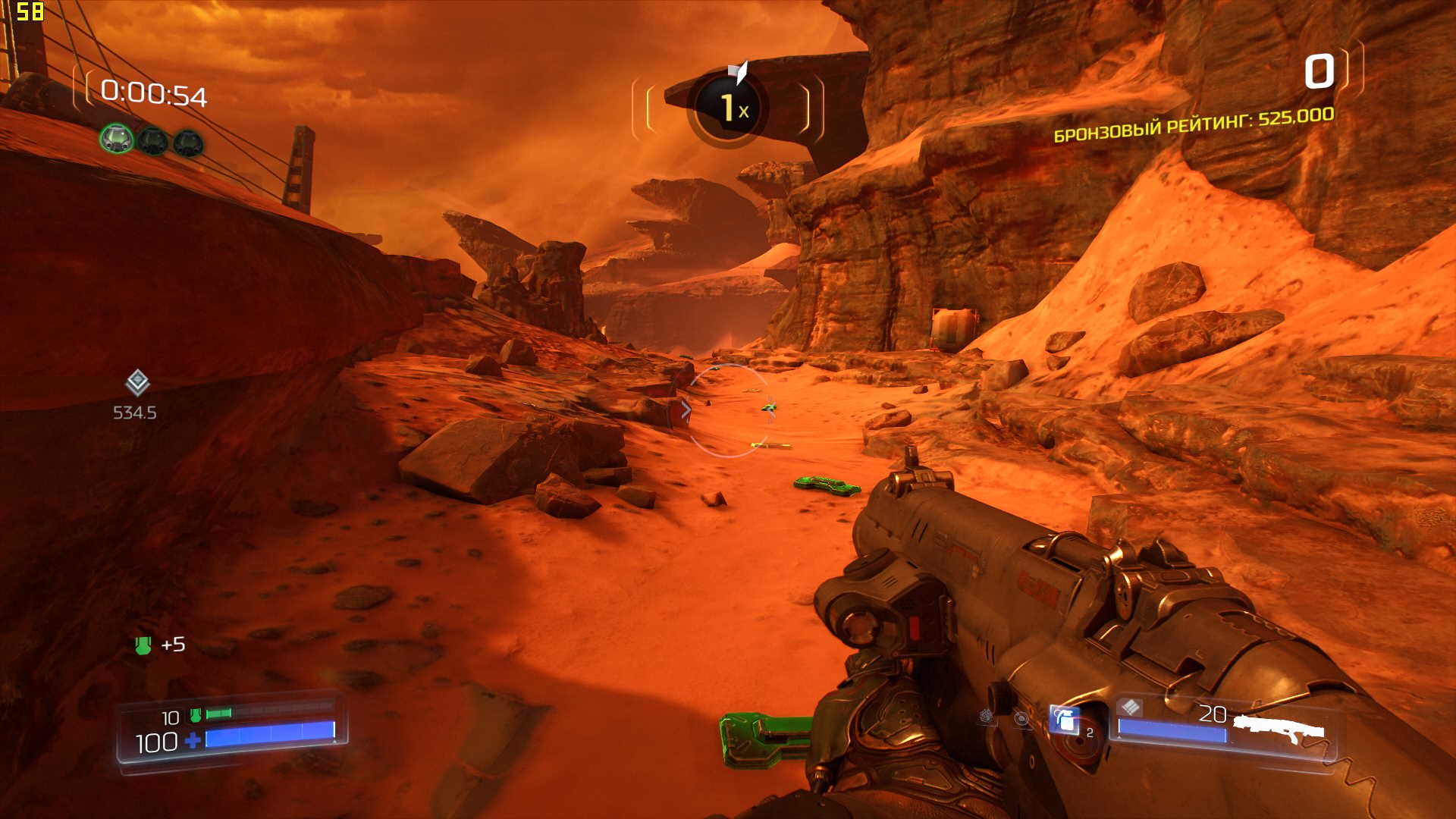Image resolution: width=1456 pixels, height=819 pixels.
Task: Click the blue health cross icon
Action: (x=193, y=740)
